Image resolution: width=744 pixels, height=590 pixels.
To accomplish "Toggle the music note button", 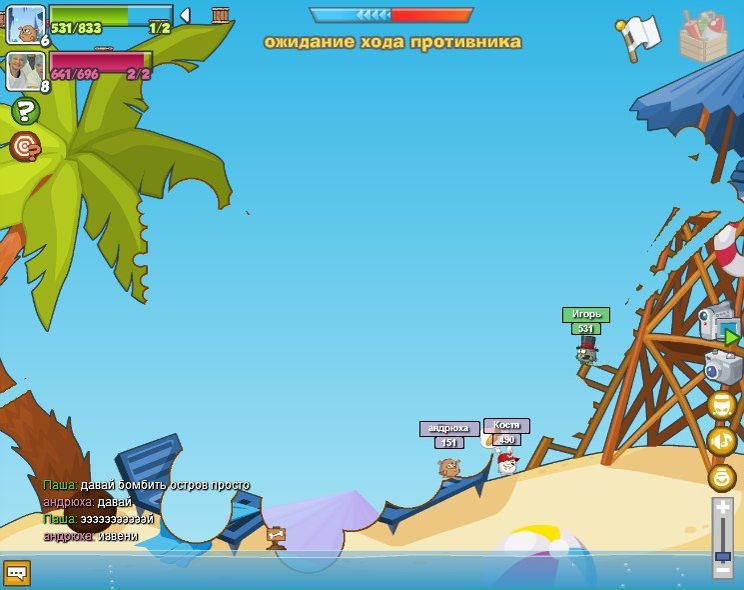I will 722,441.
